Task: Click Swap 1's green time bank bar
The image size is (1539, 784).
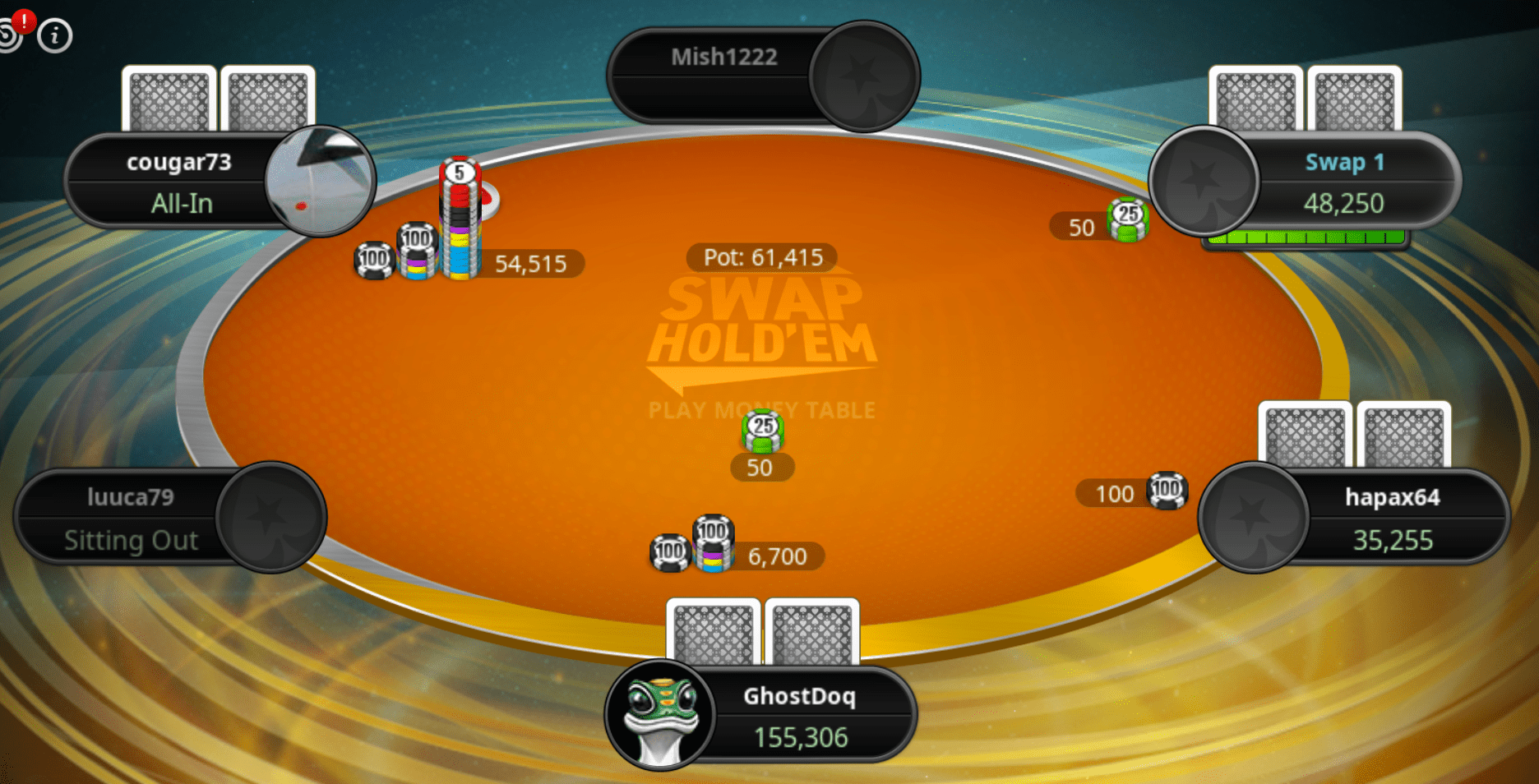Action: [1307, 238]
